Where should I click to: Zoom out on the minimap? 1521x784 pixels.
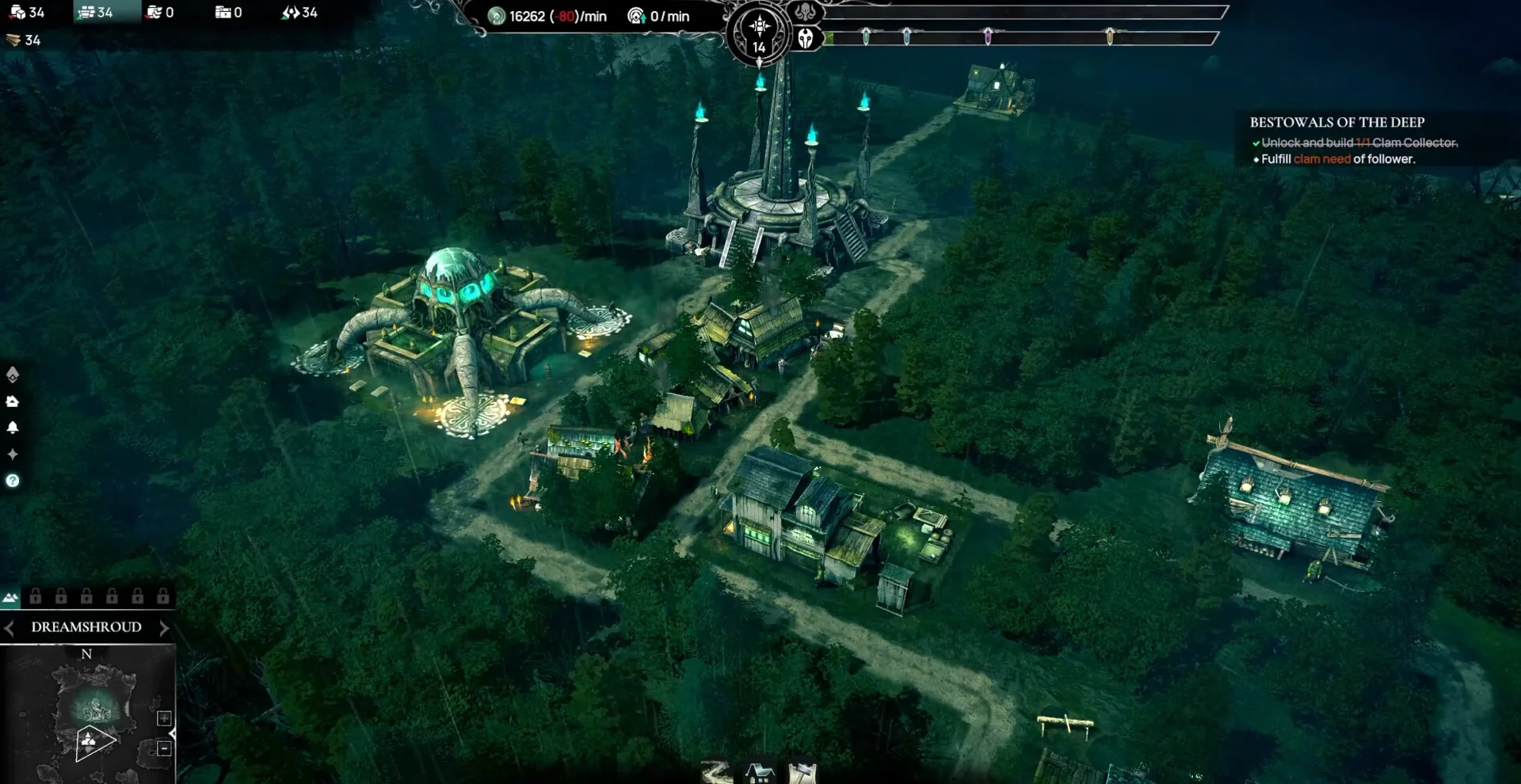(164, 748)
